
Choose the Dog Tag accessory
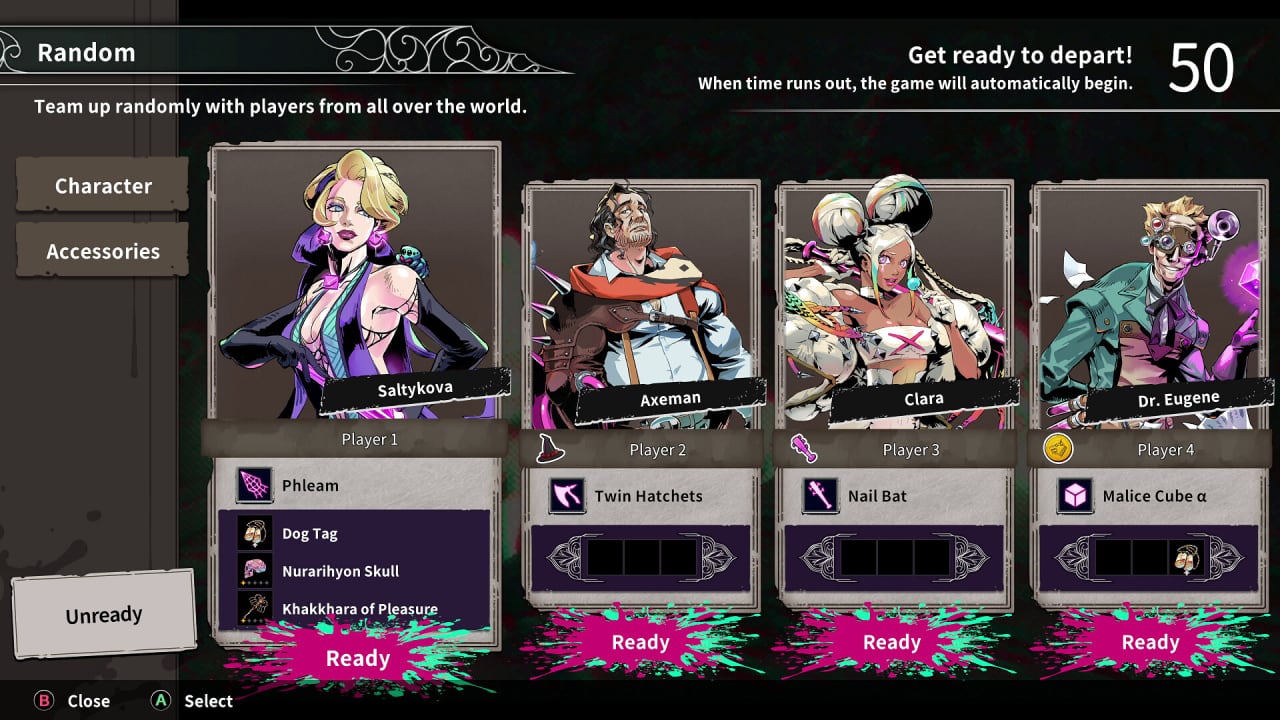tap(310, 533)
